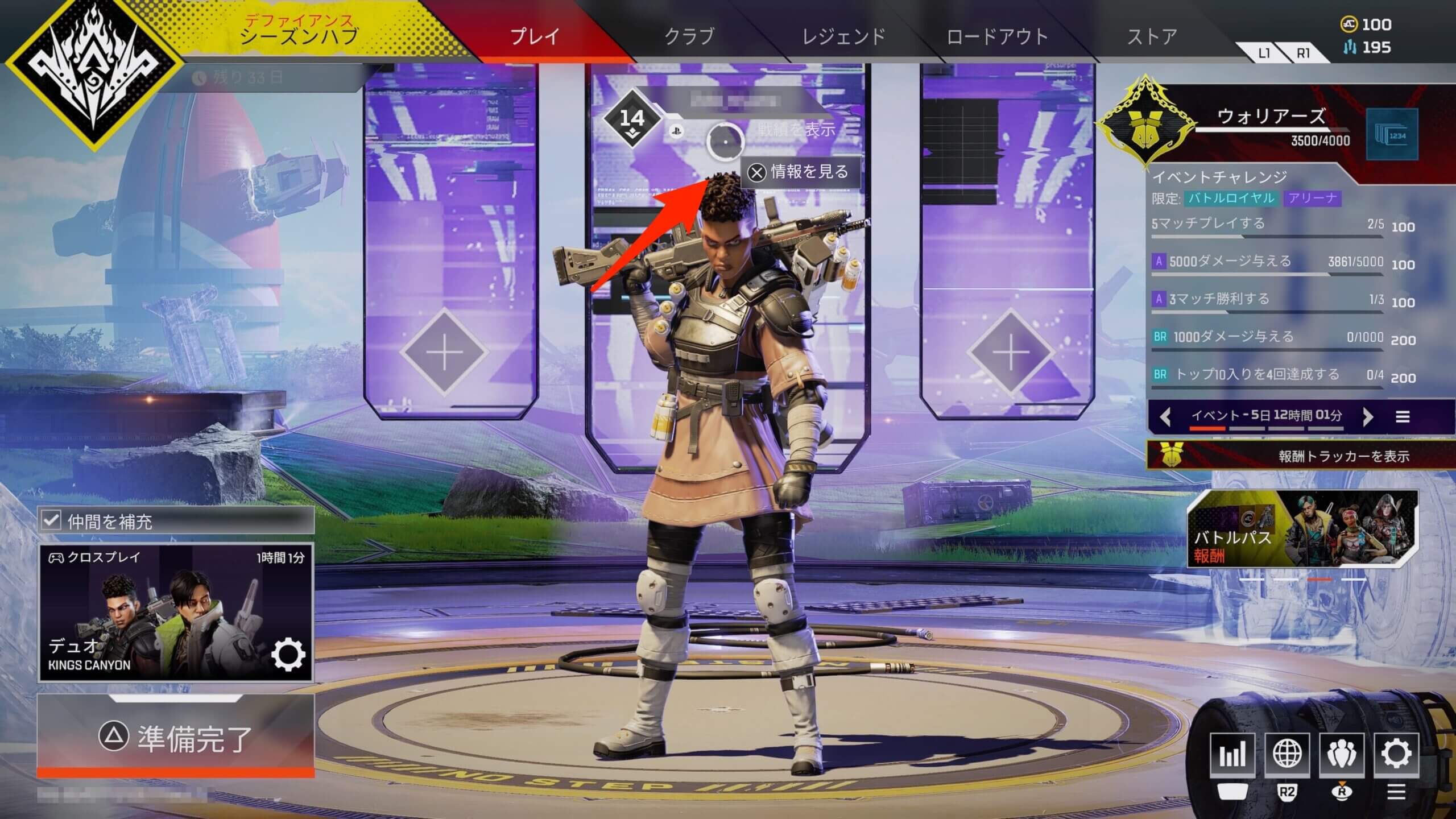Open the シーズンハブ season hub tab
This screenshot has width=1456, height=819.
(300, 31)
